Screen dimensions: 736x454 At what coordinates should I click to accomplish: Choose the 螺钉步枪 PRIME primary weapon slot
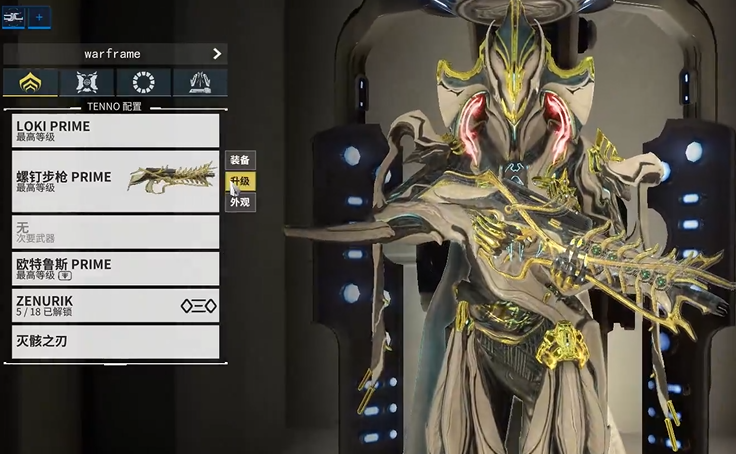point(115,182)
